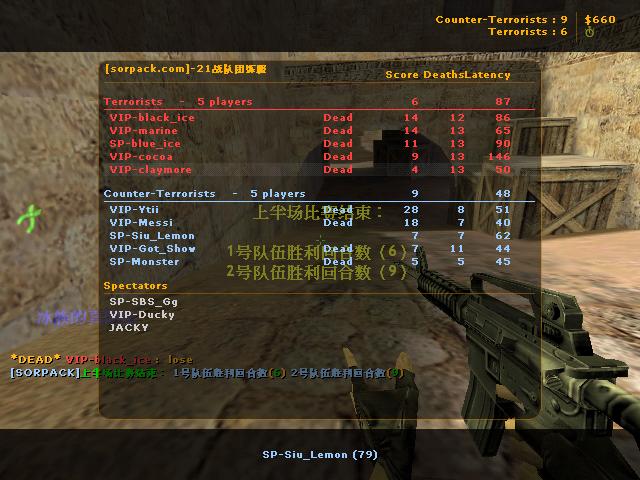The height and width of the screenshot is (480, 640).
Task: Choose the VIP-Messi player row
Action: tap(141, 223)
